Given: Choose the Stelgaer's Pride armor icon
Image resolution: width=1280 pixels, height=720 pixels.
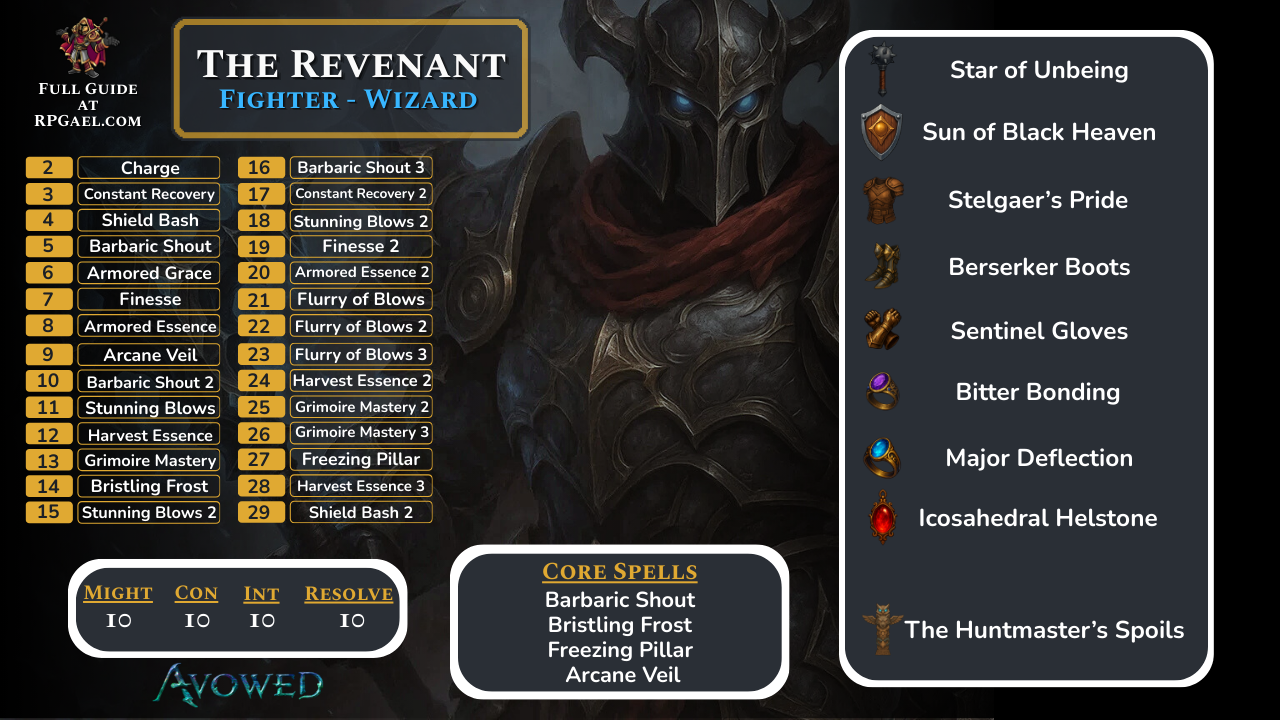Looking at the screenshot, I should (x=883, y=200).
